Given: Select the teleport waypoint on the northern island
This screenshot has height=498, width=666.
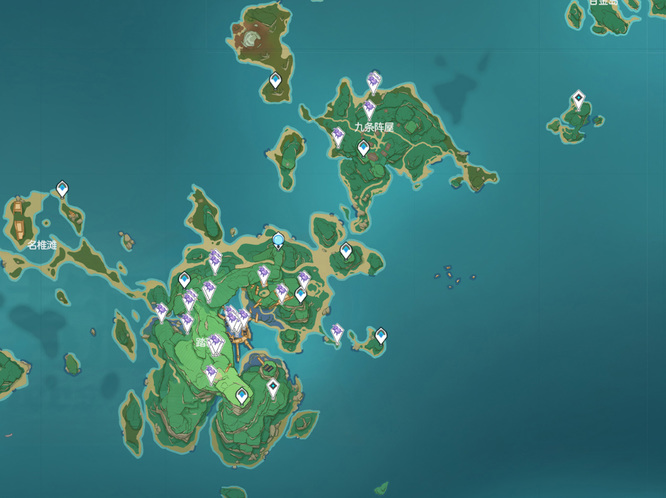Looking at the screenshot, I should (x=276, y=80).
